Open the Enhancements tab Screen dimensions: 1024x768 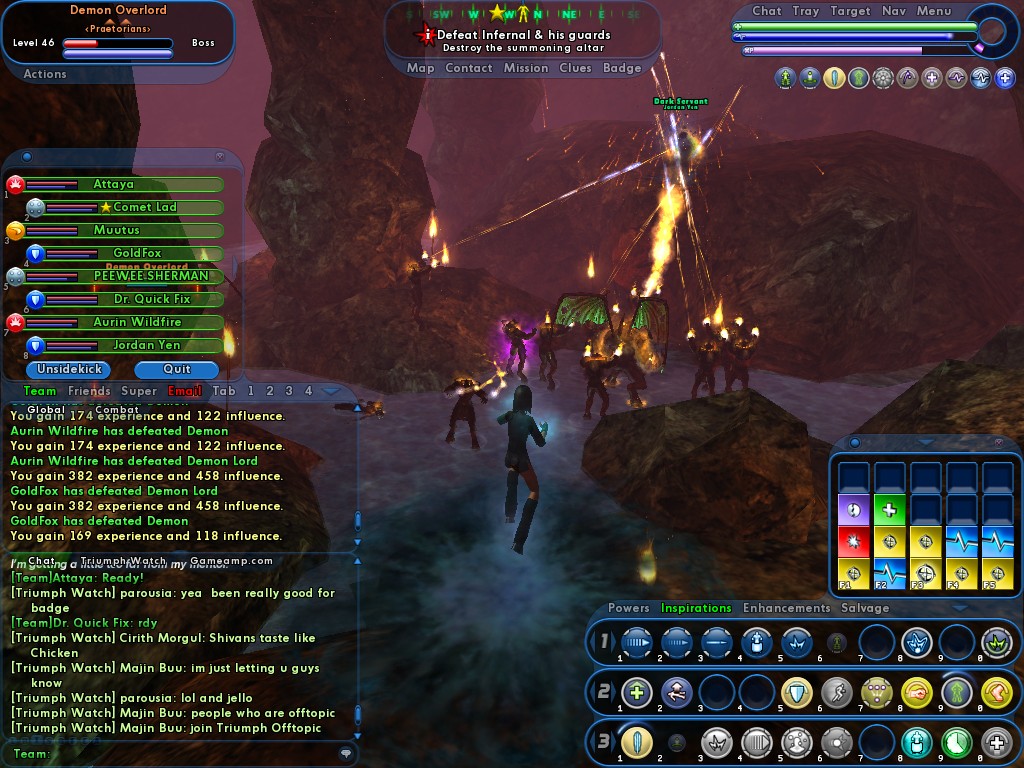tap(786, 608)
